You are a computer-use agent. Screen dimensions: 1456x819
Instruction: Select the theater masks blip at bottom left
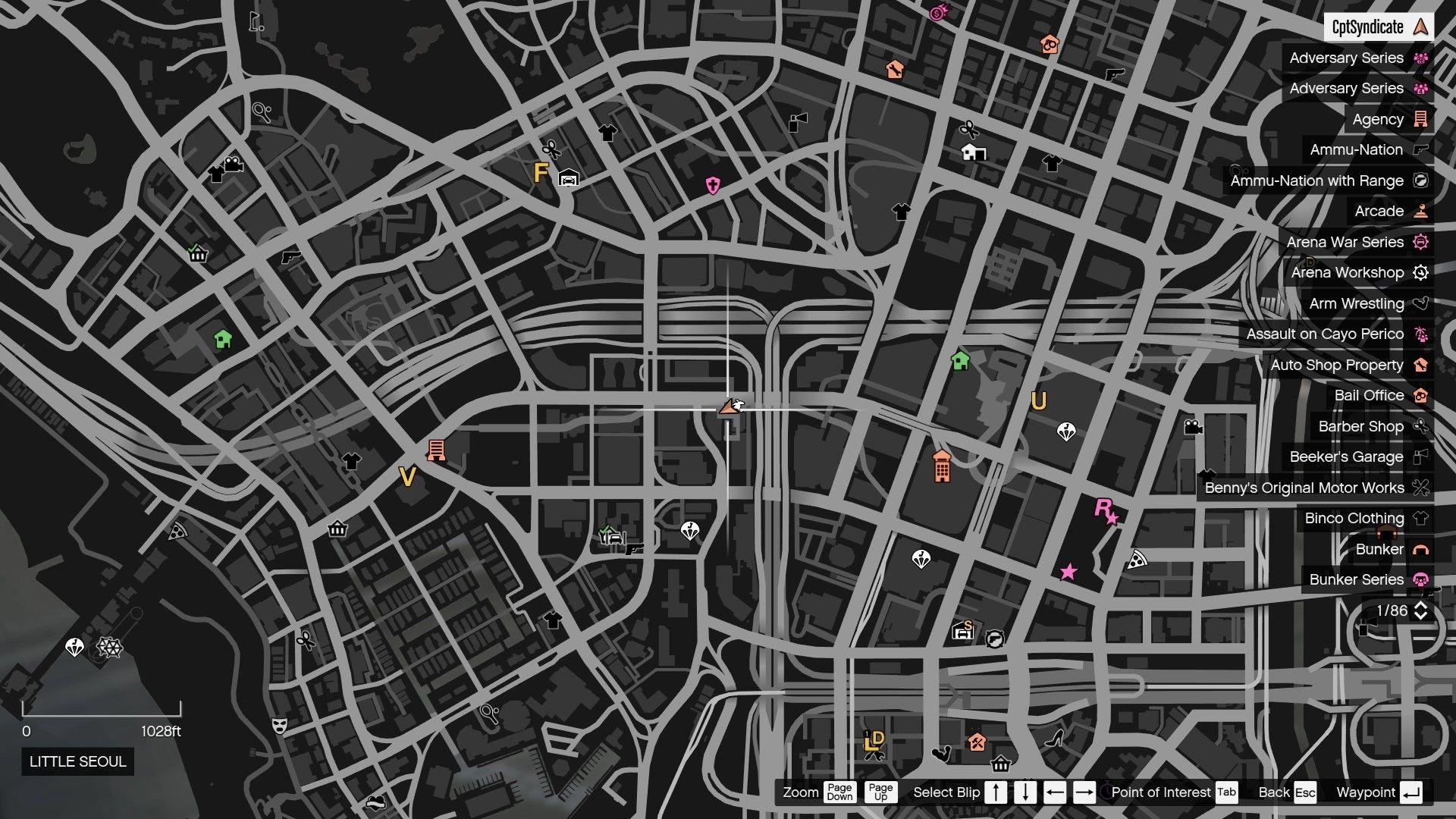(x=280, y=725)
